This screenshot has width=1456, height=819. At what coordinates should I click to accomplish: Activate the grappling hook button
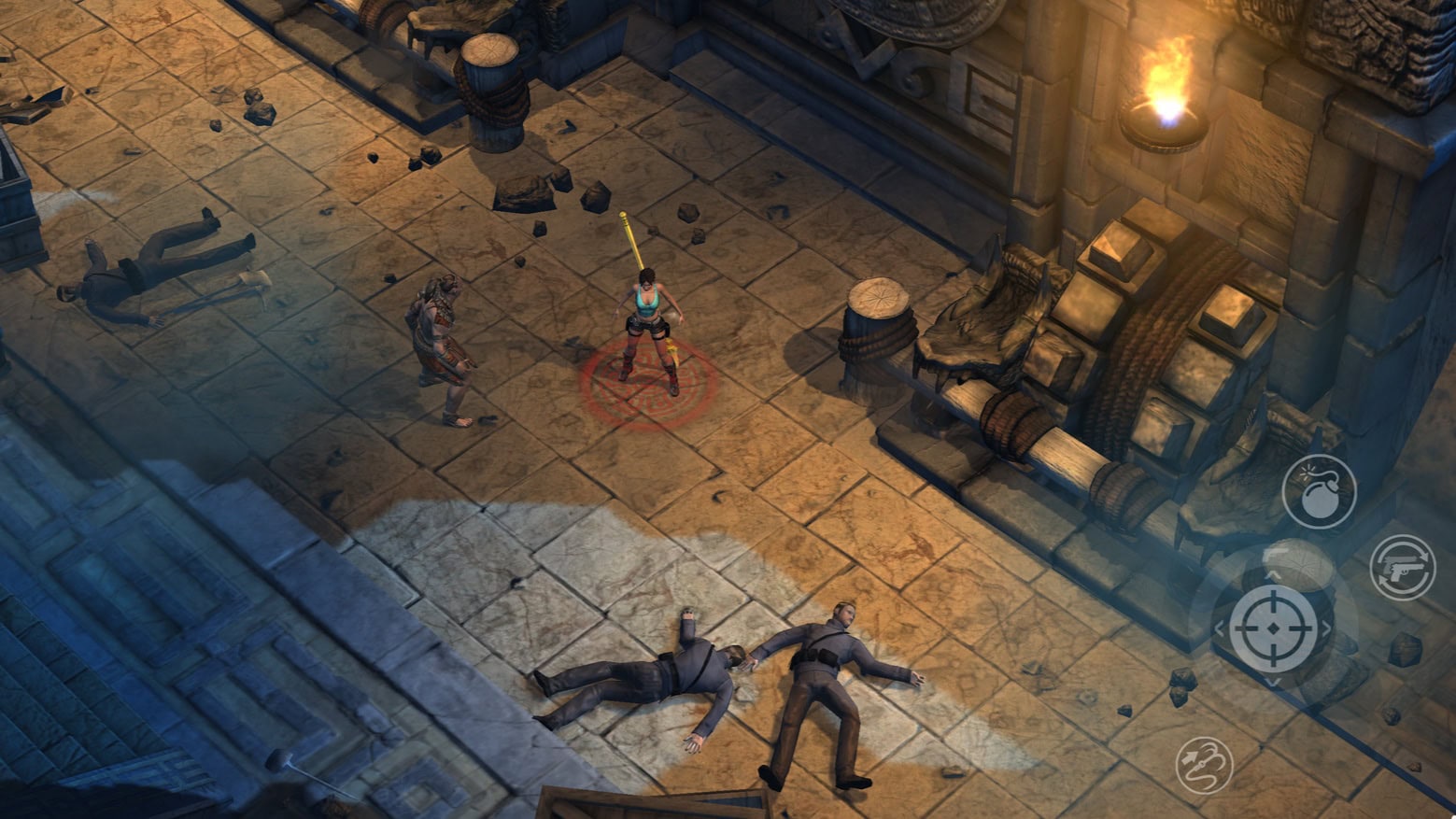pyautogui.click(x=1204, y=764)
